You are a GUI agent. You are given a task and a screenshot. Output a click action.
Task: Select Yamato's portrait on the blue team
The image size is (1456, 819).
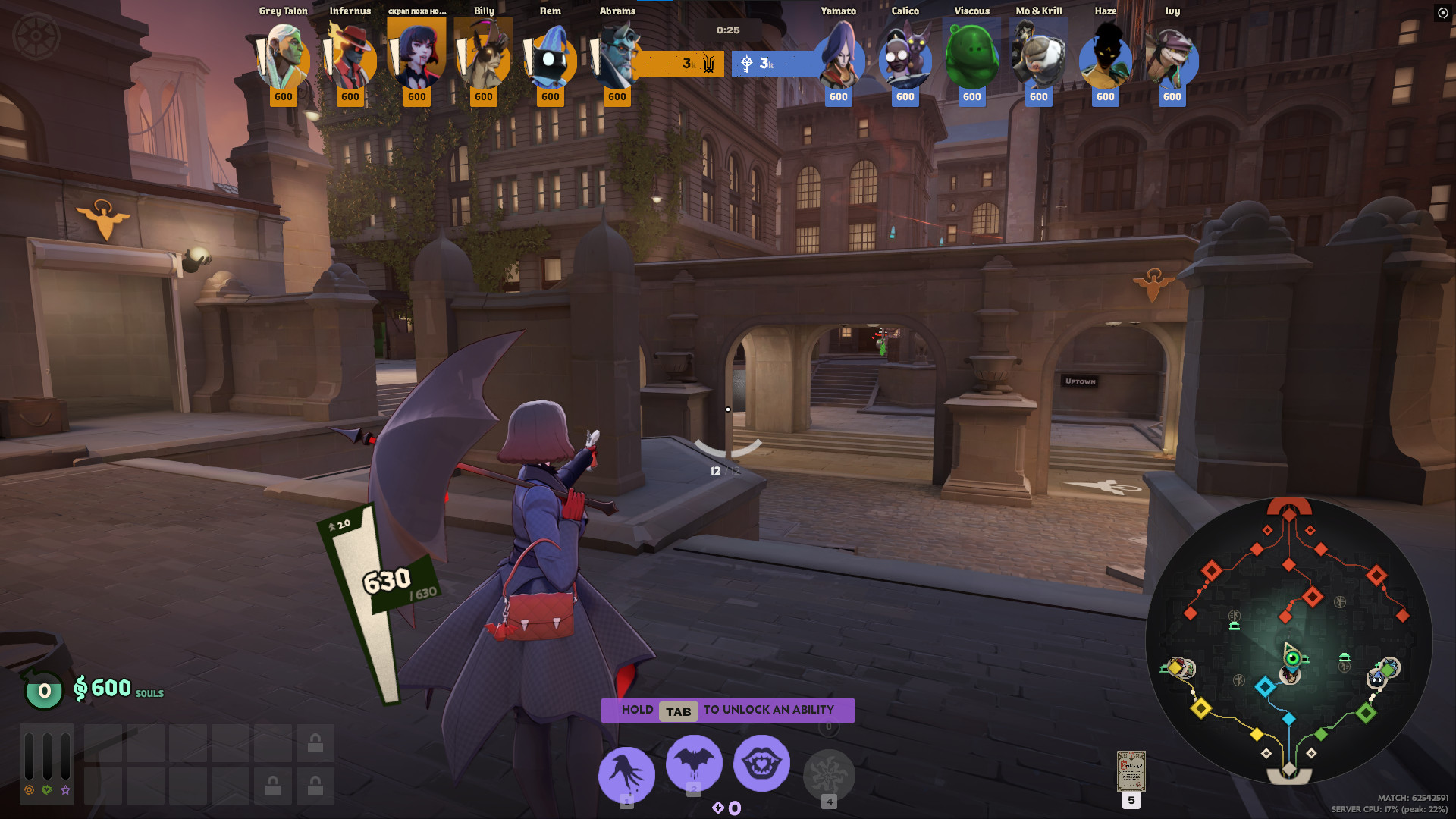pyautogui.click(x=839, y=58)
